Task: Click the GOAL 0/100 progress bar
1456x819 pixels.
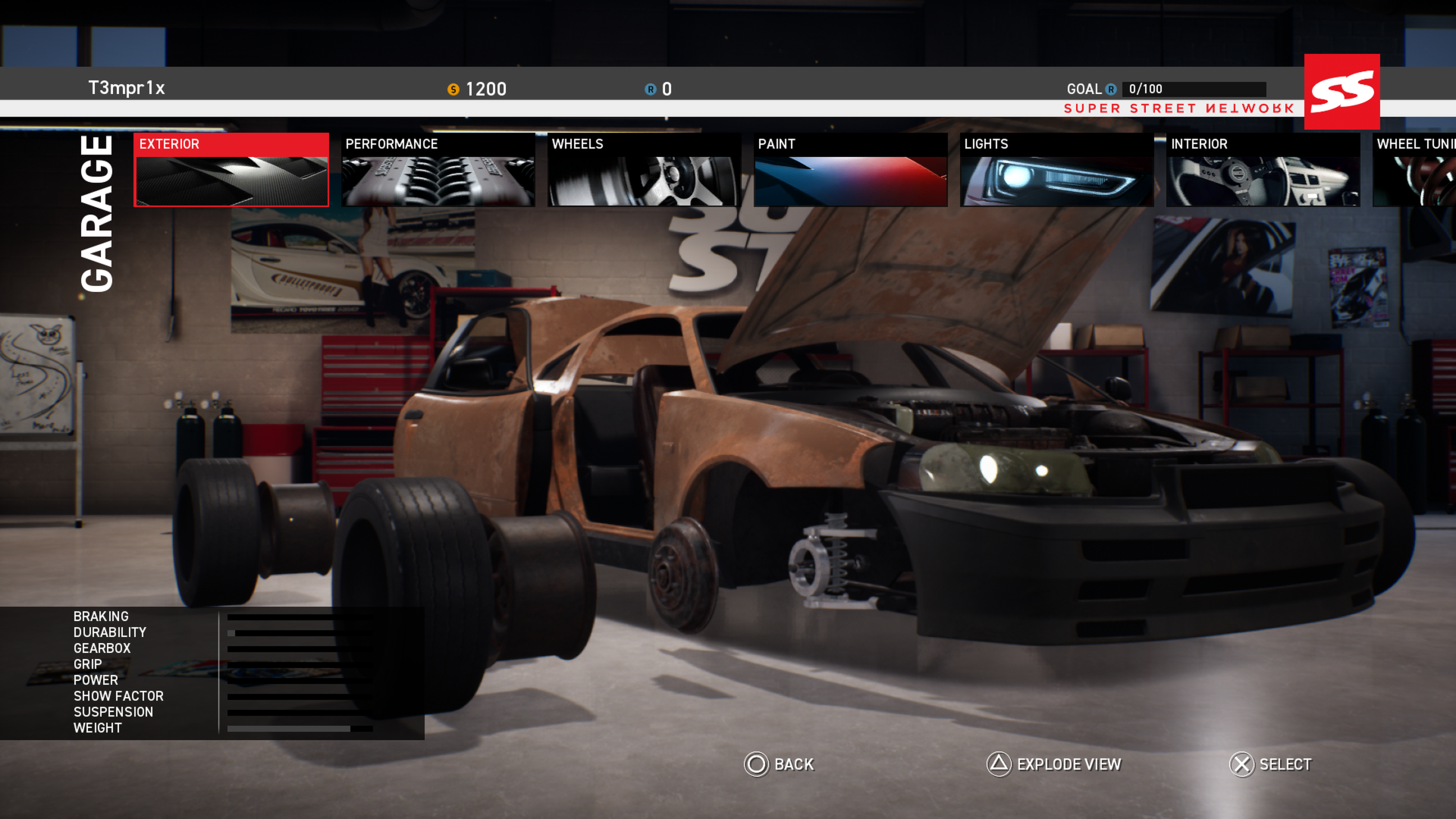Action: 1194,89
